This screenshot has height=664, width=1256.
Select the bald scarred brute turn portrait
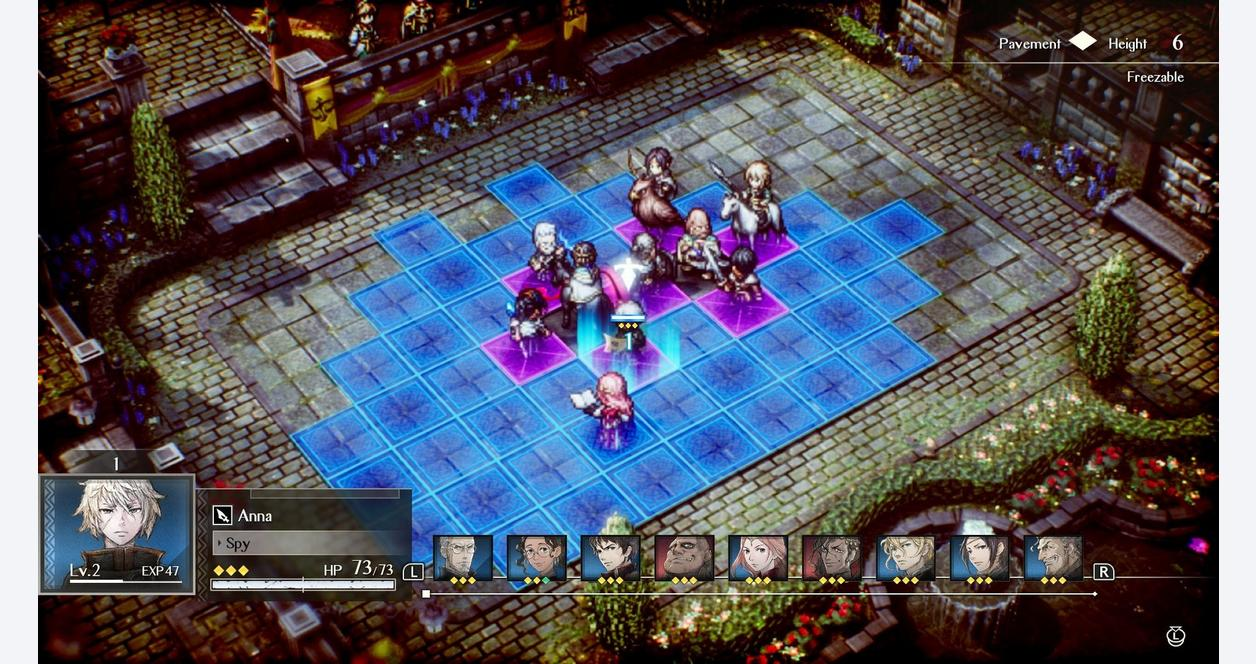[684, 558]
